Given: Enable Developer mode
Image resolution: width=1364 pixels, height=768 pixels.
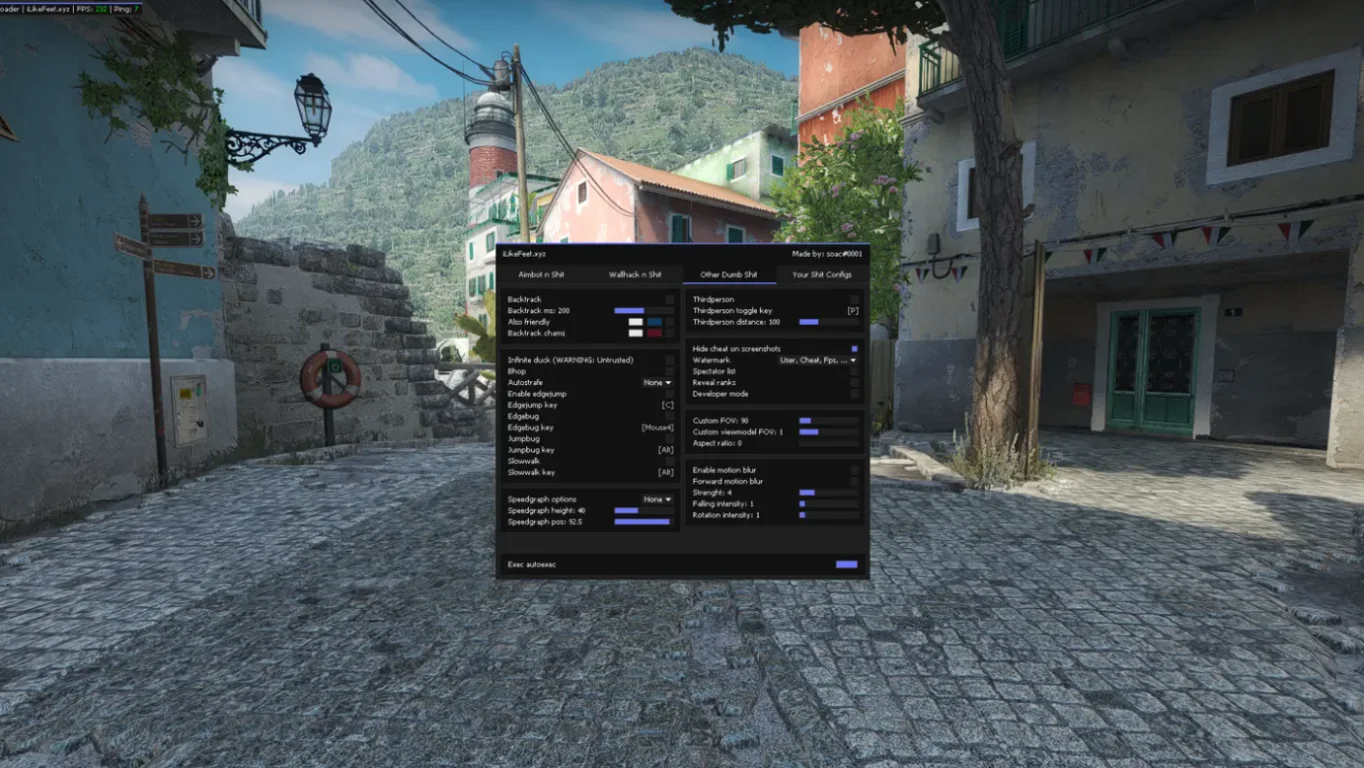Looking at the screenshot, I should point(855,394).
